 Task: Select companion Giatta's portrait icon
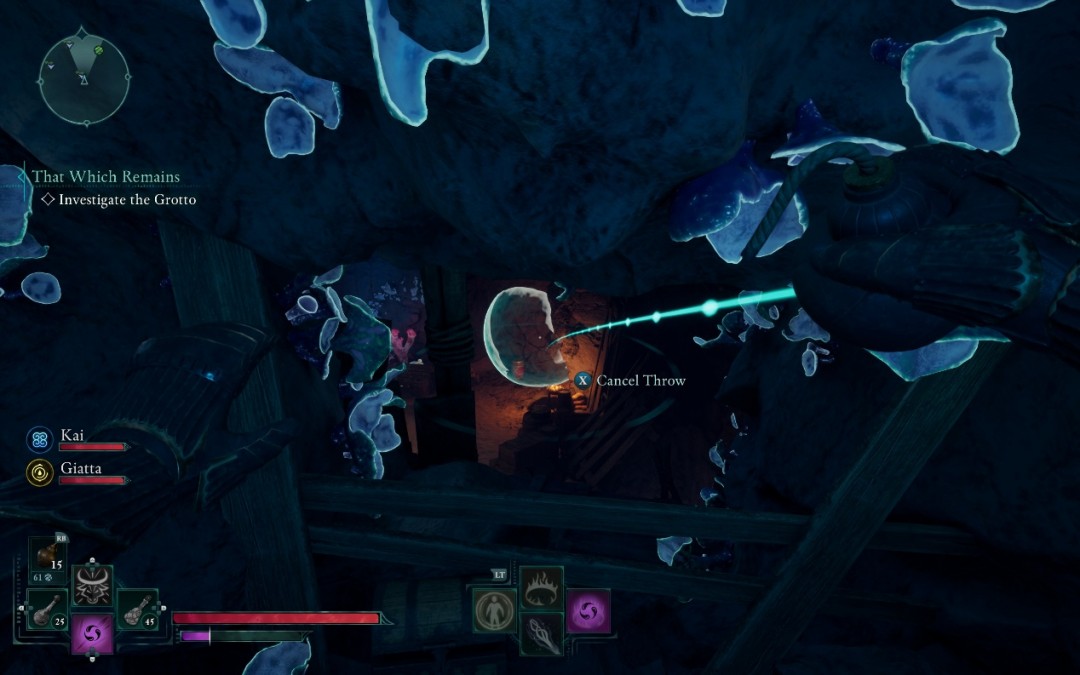pyautogui.click(x=40, y=472)
